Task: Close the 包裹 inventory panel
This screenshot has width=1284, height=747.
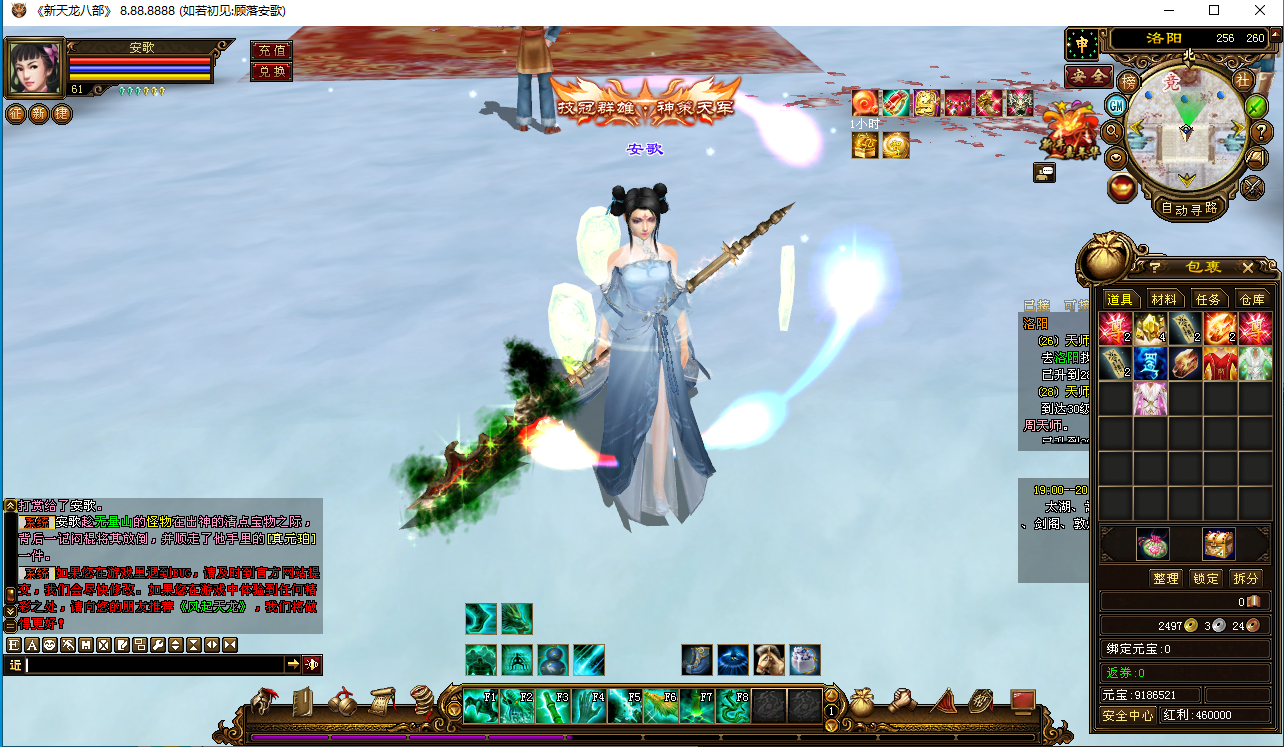Action: point(1247,267)
